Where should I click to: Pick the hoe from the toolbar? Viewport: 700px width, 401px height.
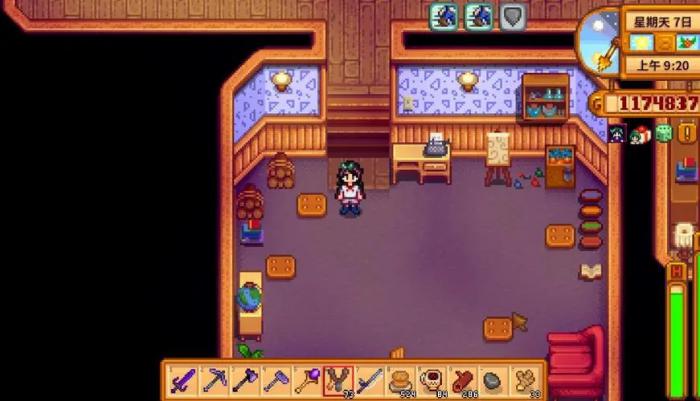(276, 381)
